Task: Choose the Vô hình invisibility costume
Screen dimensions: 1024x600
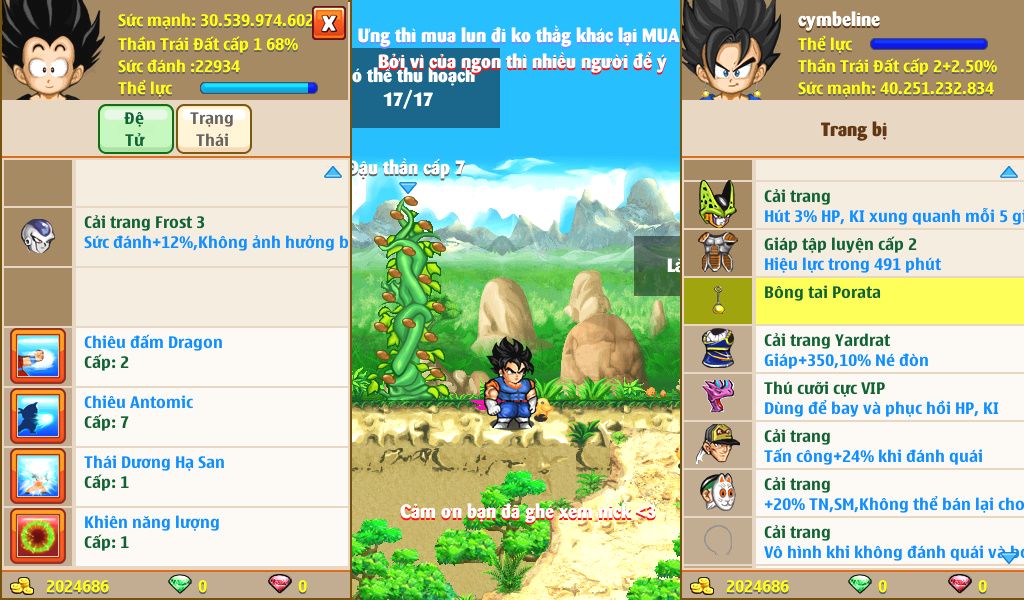Action: click(x=888, y=542)
